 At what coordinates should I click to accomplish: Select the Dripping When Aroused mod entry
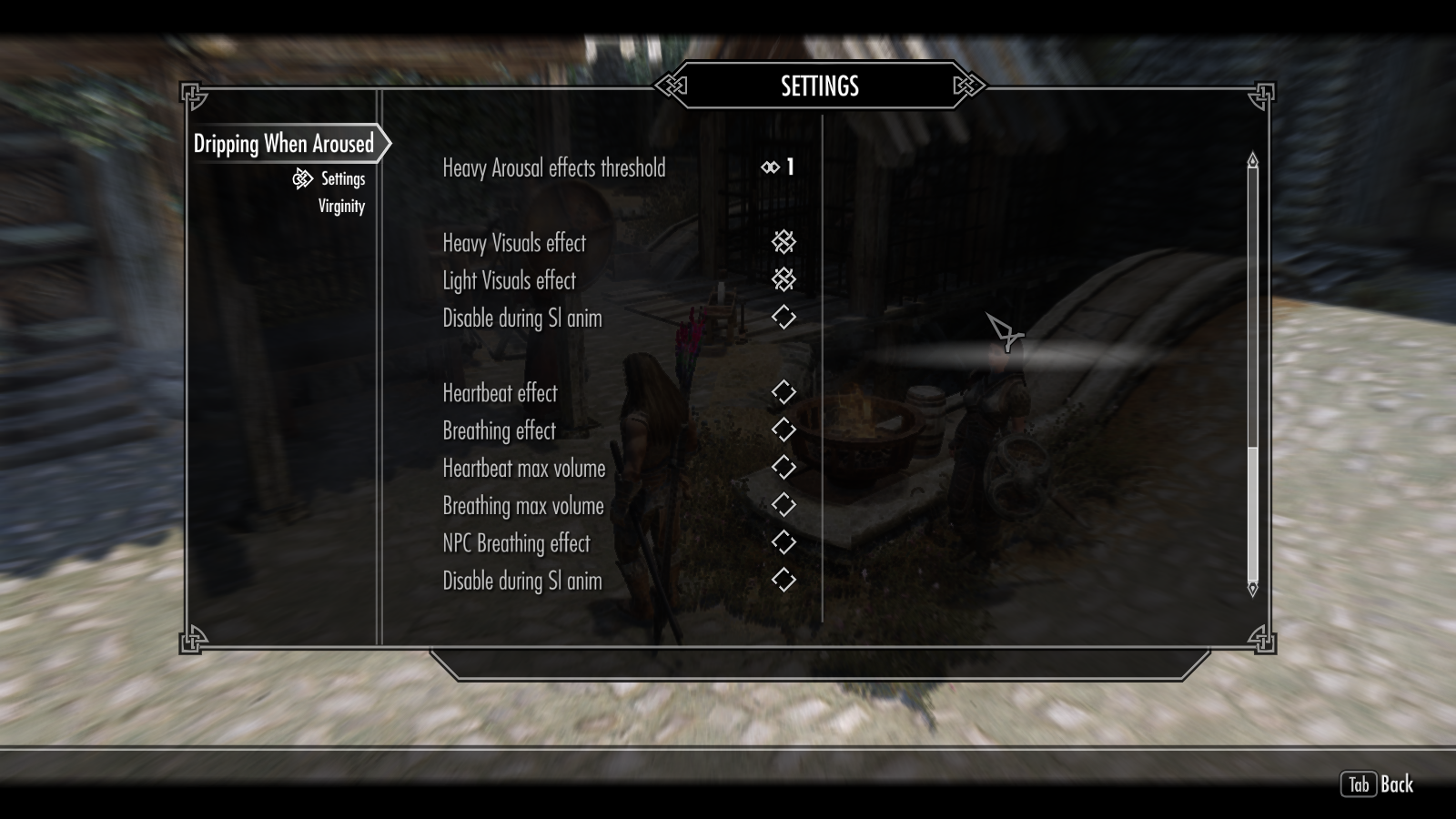(x=284, y=144)
